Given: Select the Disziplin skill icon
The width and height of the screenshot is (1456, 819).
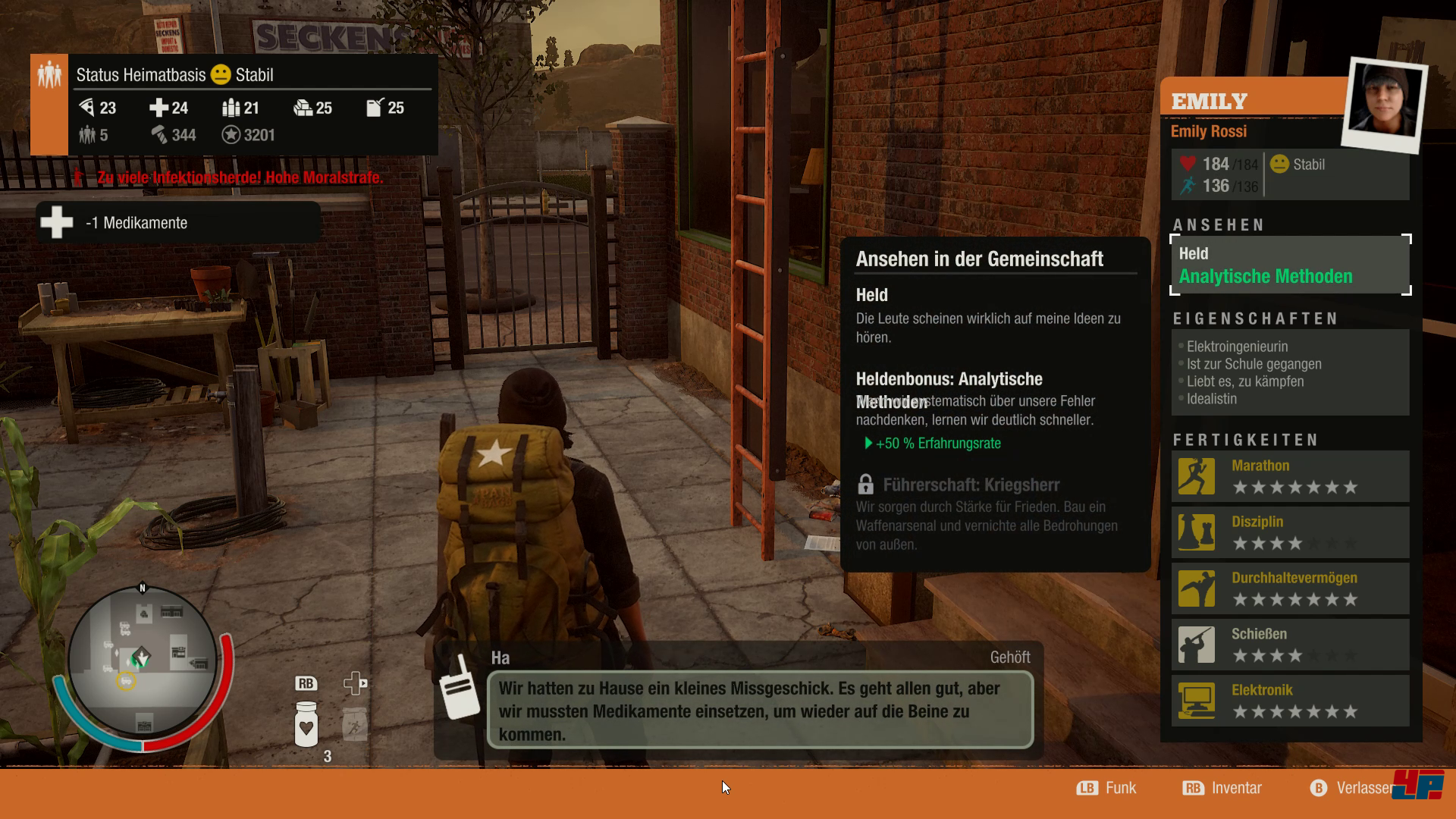Looking at the screenshot, I should (x=1197, y=532).
